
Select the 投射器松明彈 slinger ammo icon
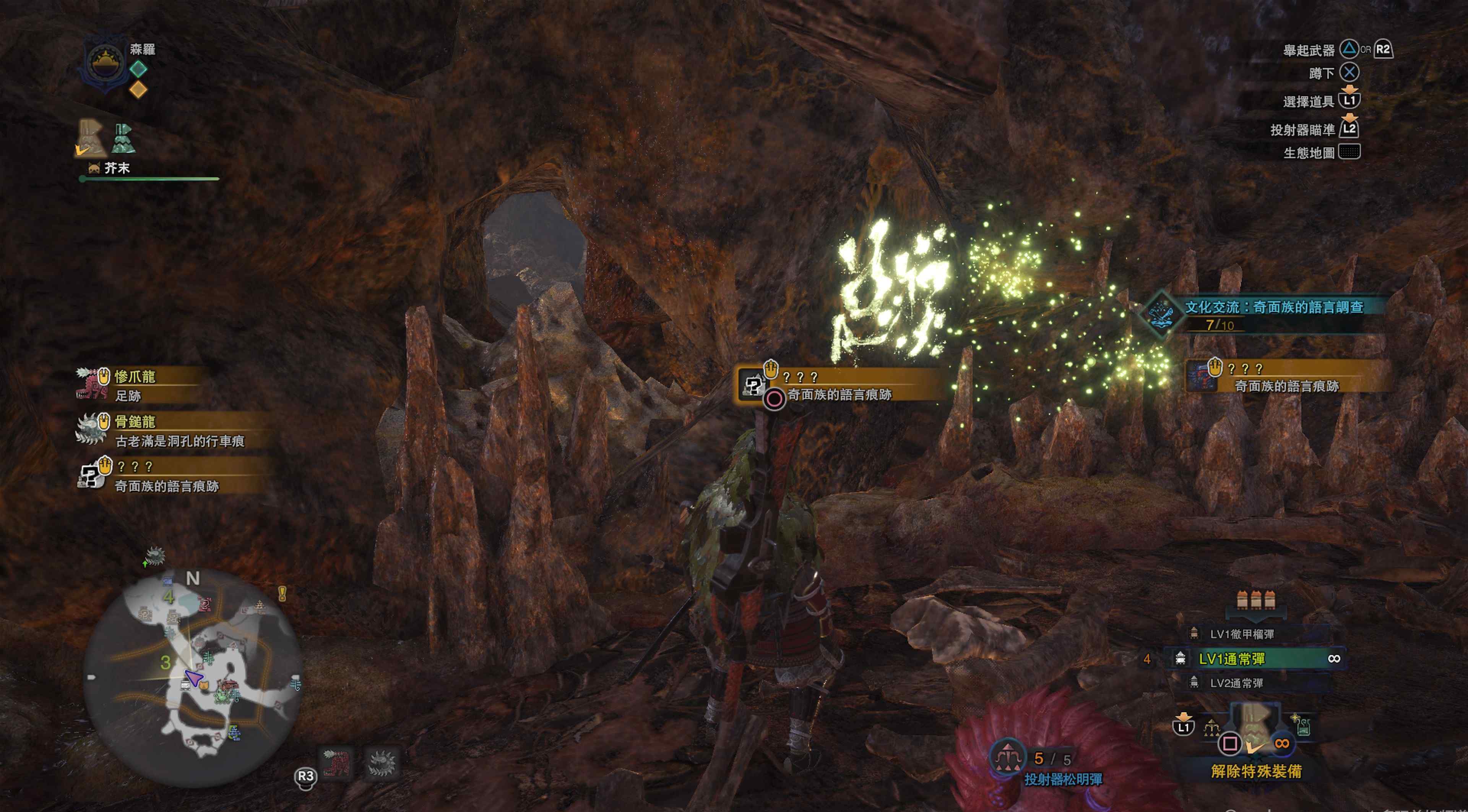[x=1008, y=758]
